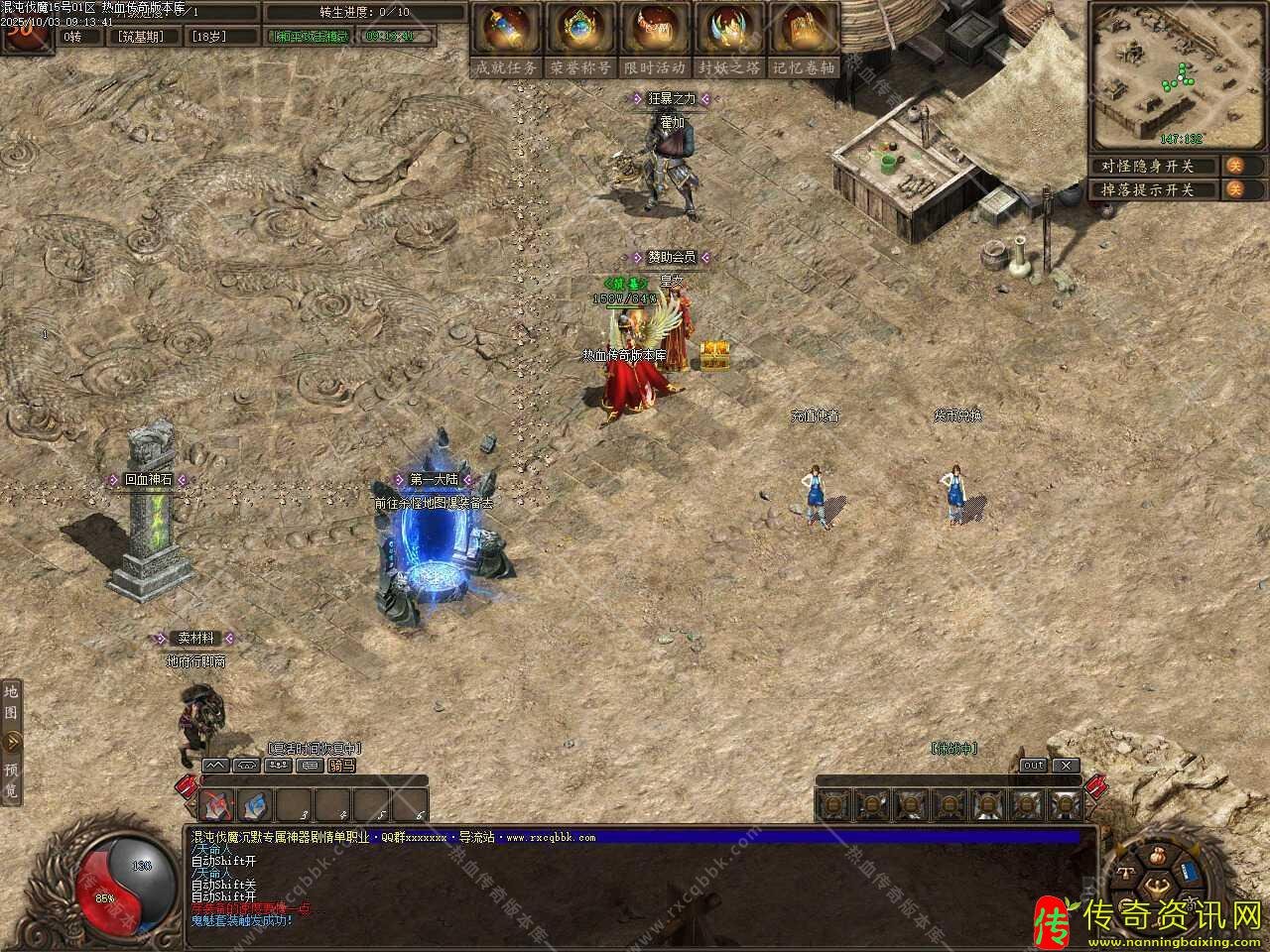The image size is (1270, 952).
Task: Click the 骑马 mount button
Action: pos(341,766)
